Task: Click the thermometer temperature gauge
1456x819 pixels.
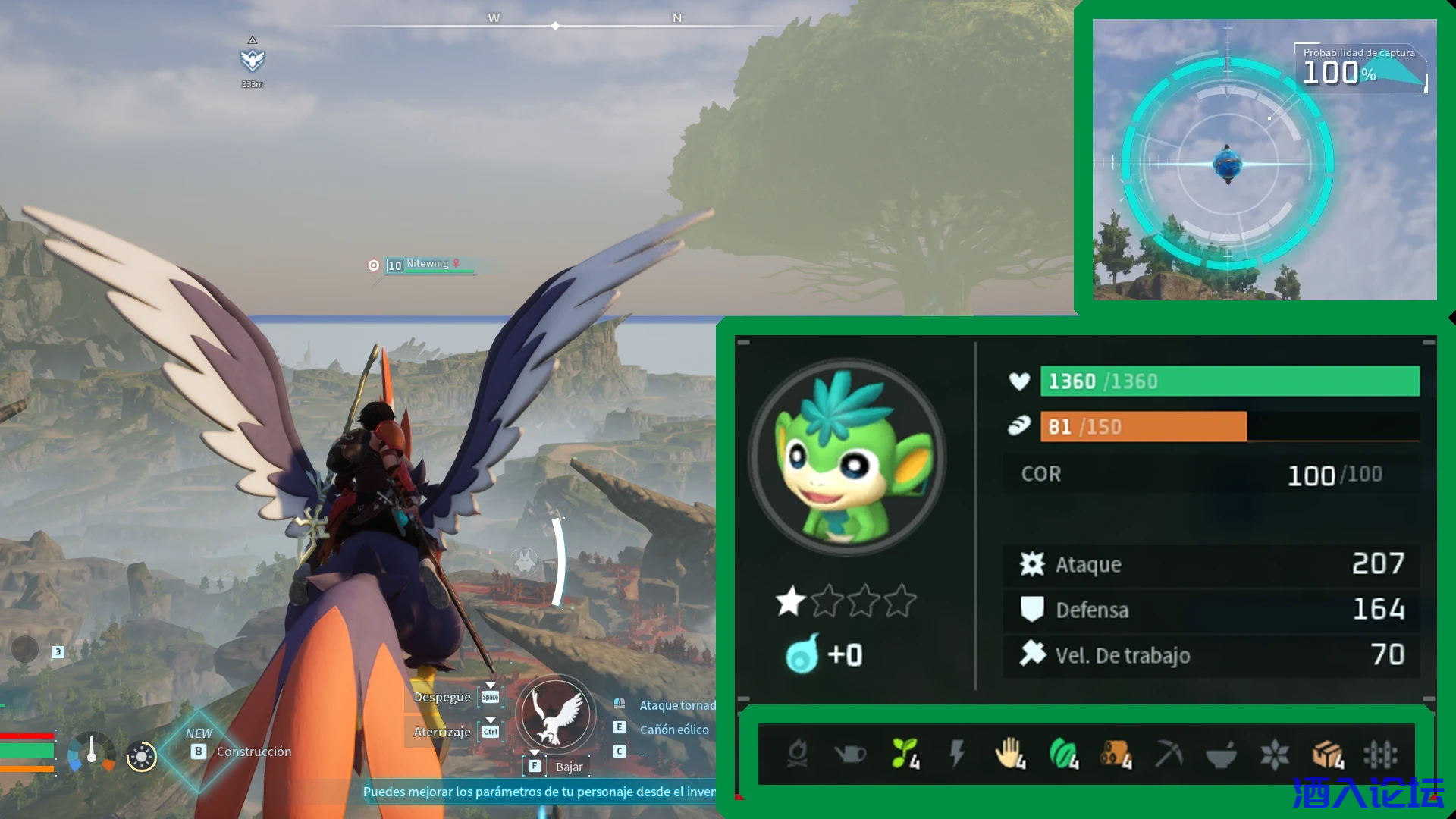Action: [x=92, y=751]
